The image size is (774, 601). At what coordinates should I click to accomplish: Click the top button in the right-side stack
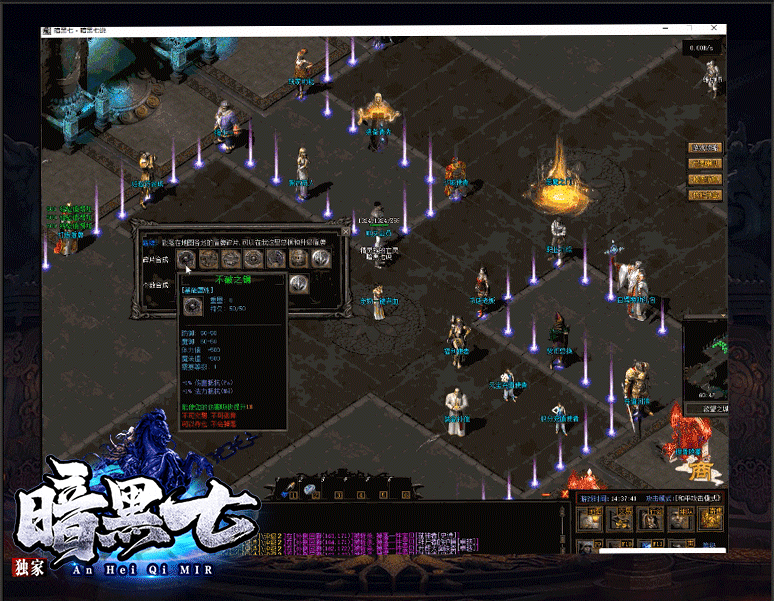click(705, 148)
